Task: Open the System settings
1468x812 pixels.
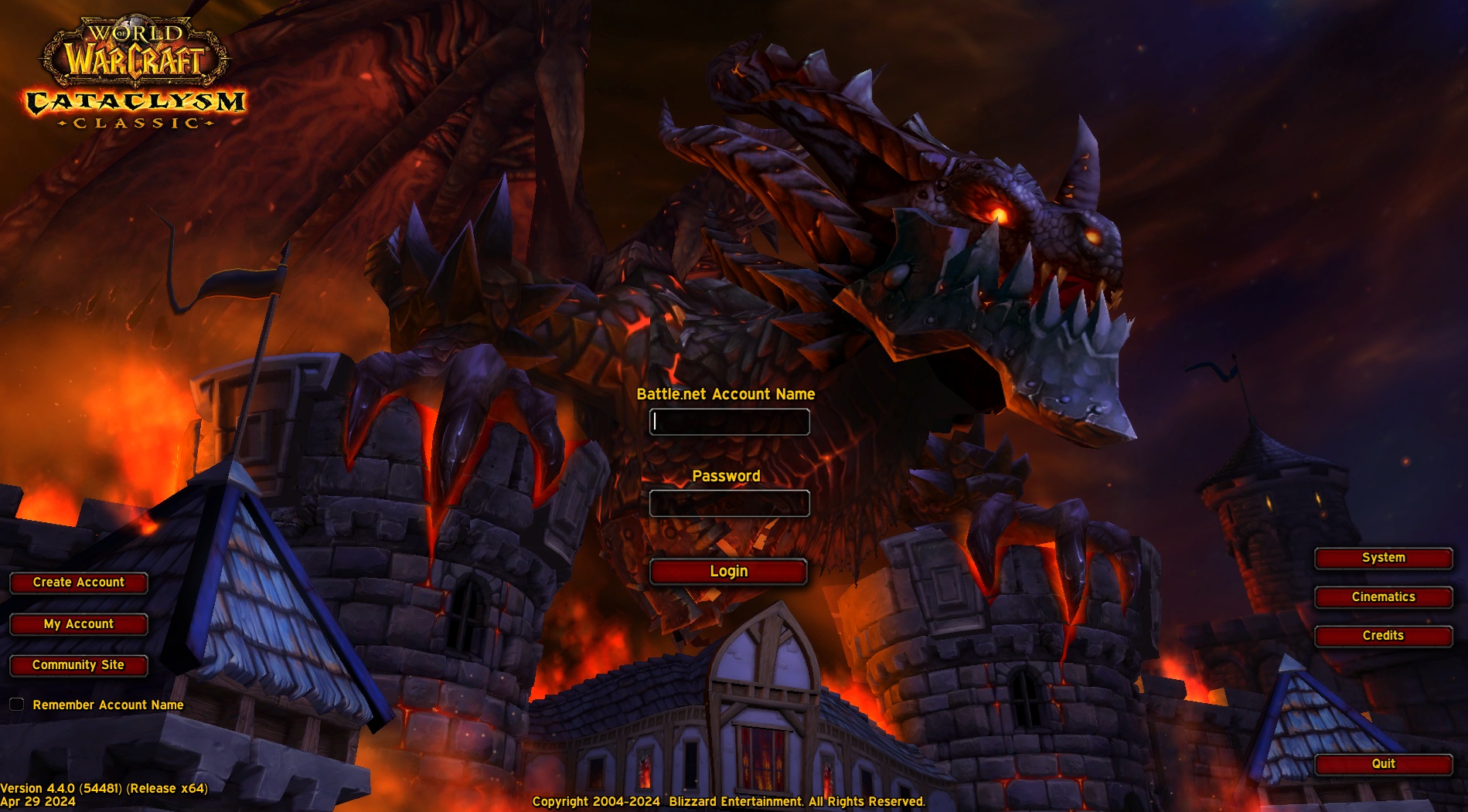Action: tap(1383, 557)
